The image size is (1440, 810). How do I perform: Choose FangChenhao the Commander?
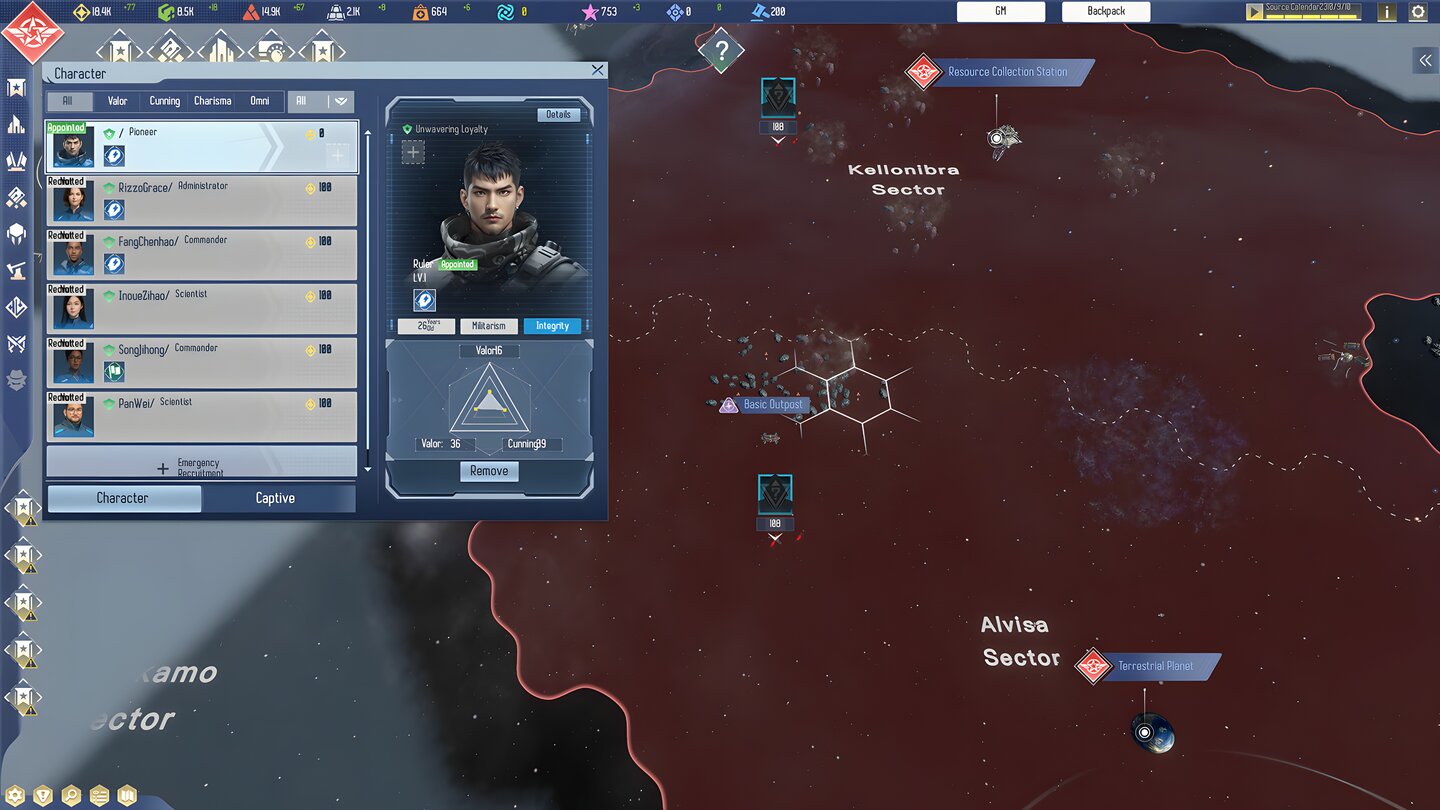[201, 255]
